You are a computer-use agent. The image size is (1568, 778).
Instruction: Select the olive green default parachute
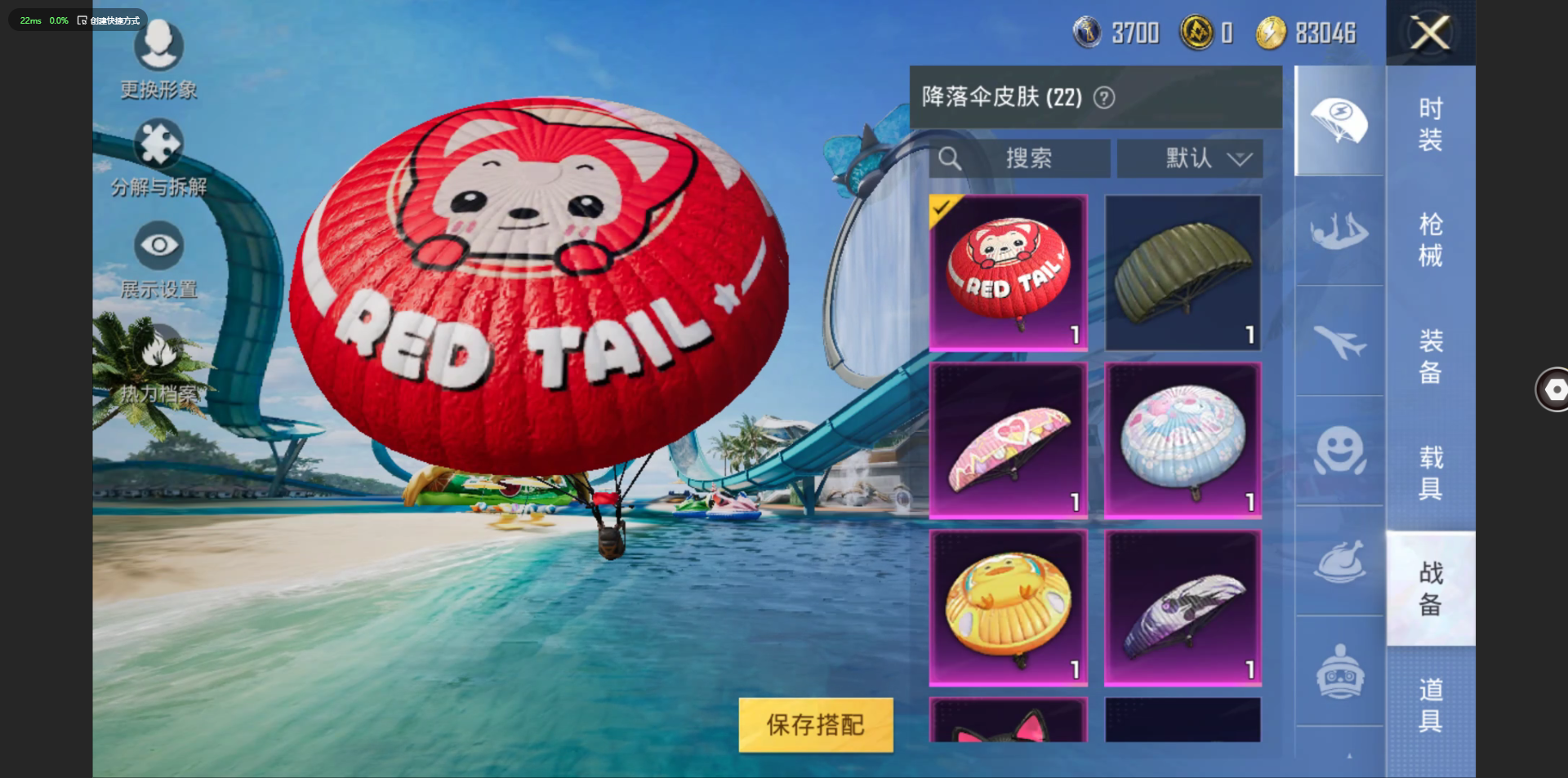1183,273
